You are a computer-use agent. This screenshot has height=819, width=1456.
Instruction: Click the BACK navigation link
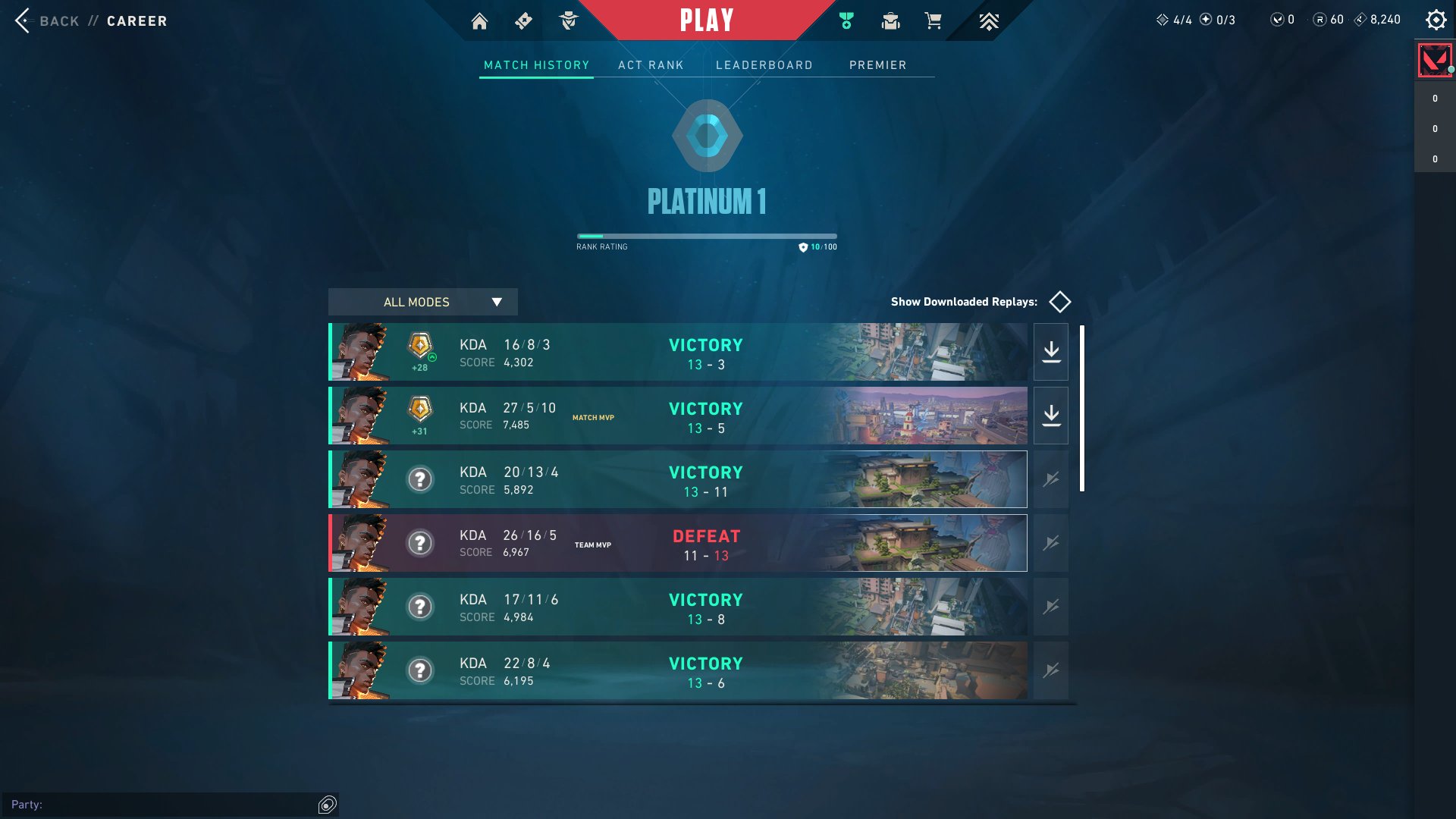coord(58,20)
